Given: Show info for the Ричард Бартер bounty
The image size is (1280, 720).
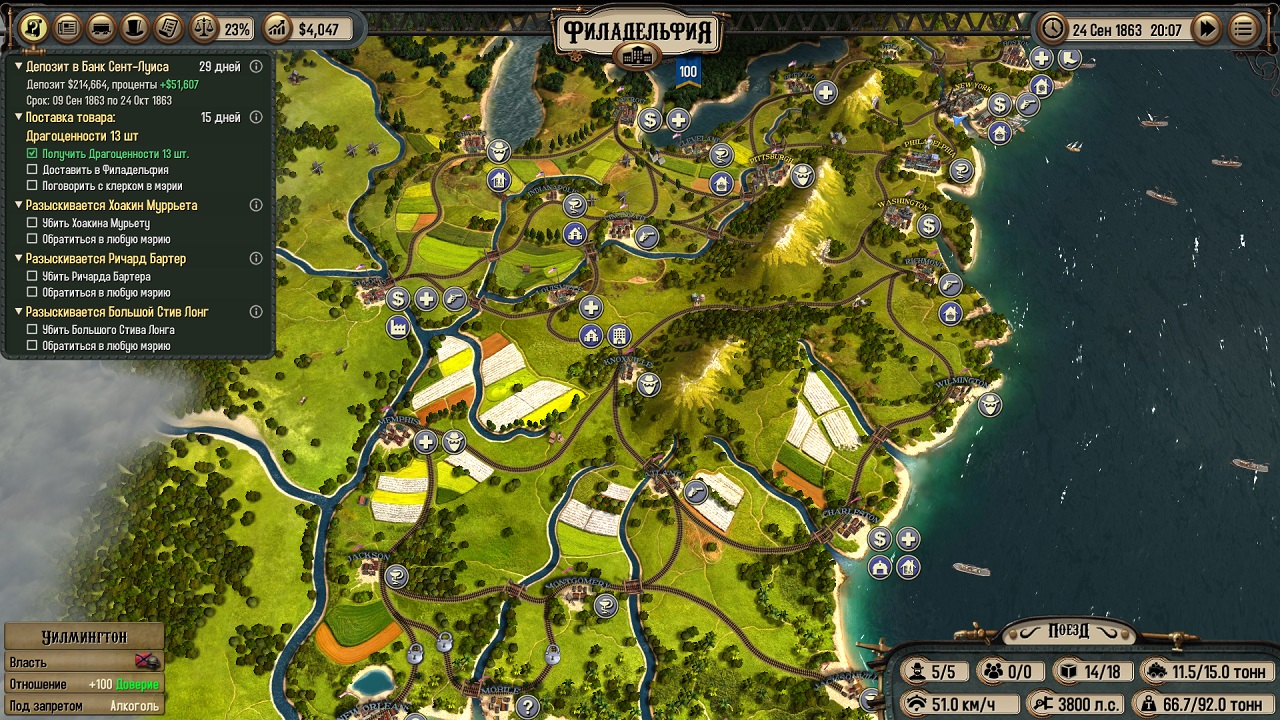Looking at the screenshot, I should [256, 259].
